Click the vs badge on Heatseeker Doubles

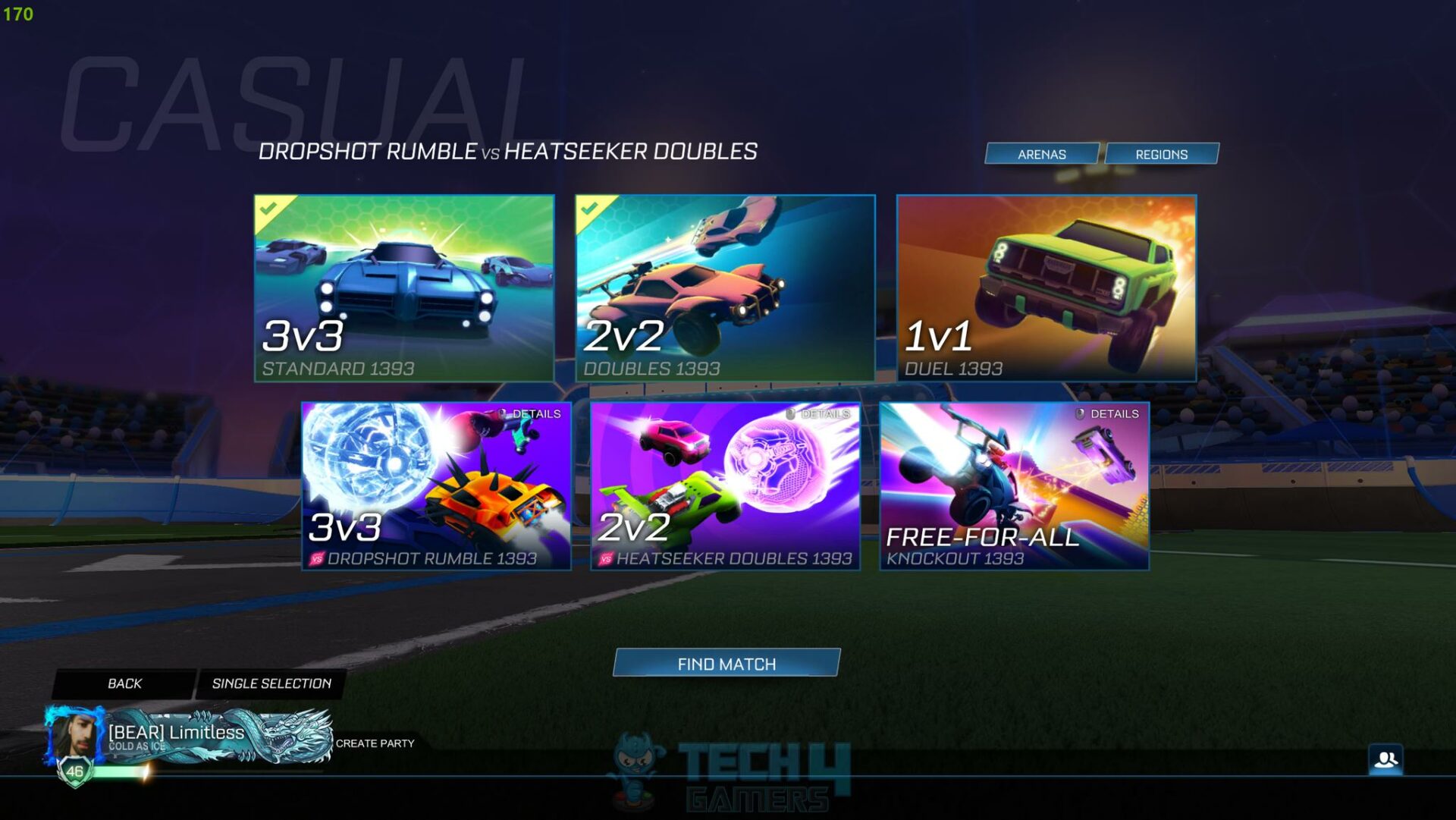tap(606, 557)
